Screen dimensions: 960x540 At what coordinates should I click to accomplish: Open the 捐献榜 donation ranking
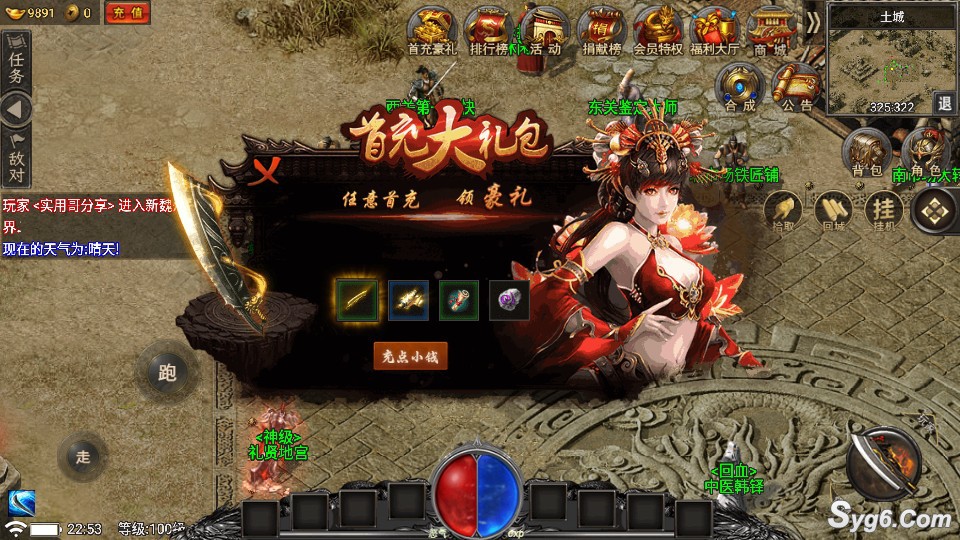pos(601,30)
